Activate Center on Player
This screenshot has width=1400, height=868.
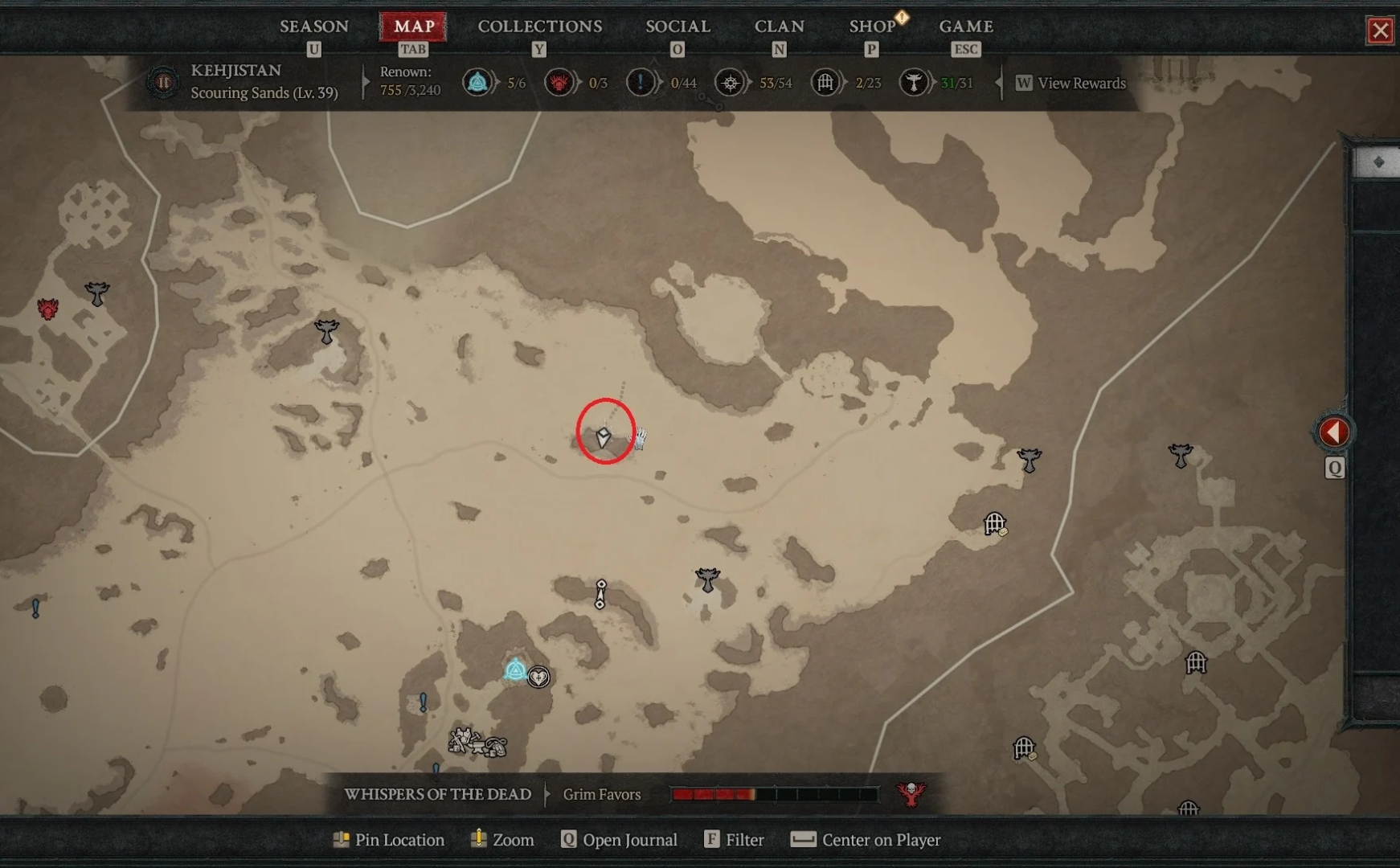(x=866, y=840)
